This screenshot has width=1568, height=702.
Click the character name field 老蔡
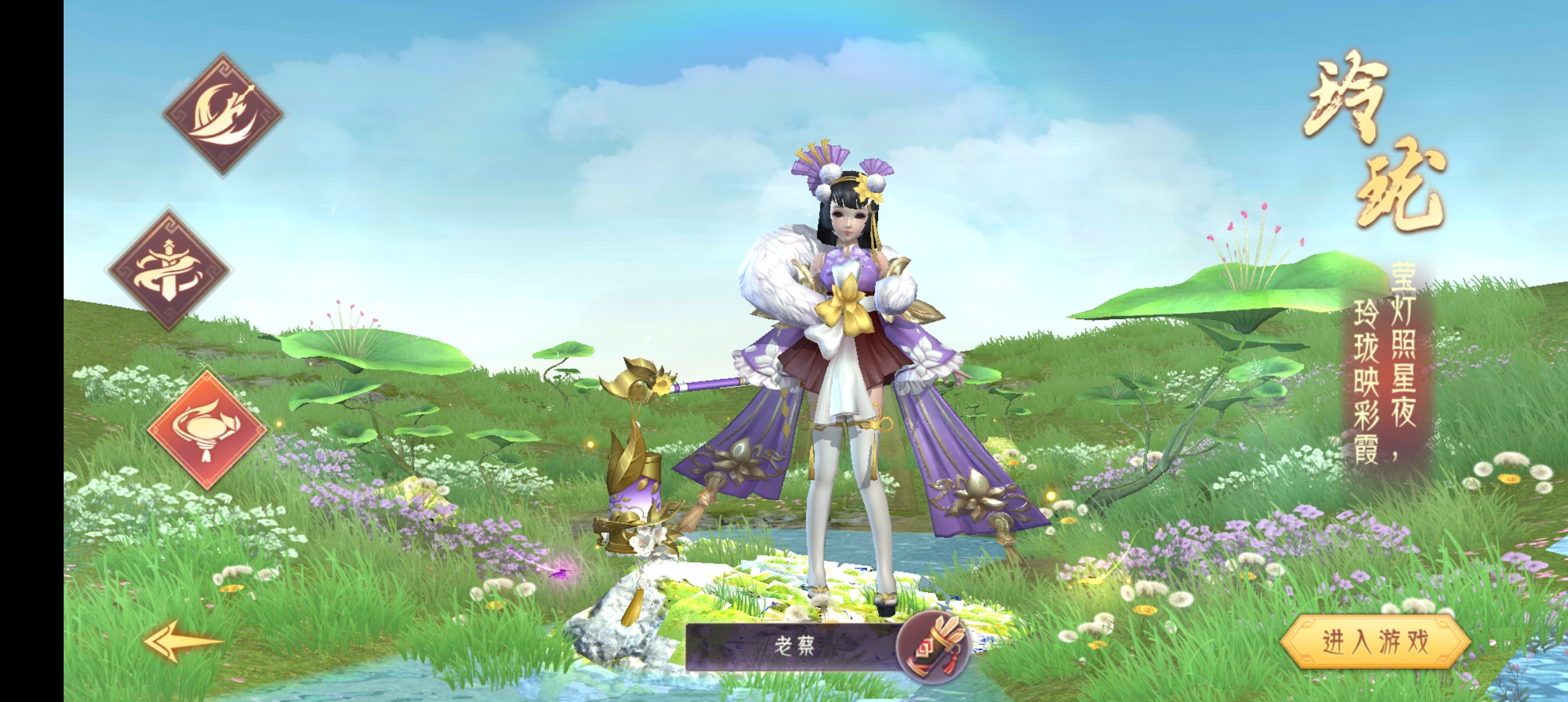coord(792,646)
